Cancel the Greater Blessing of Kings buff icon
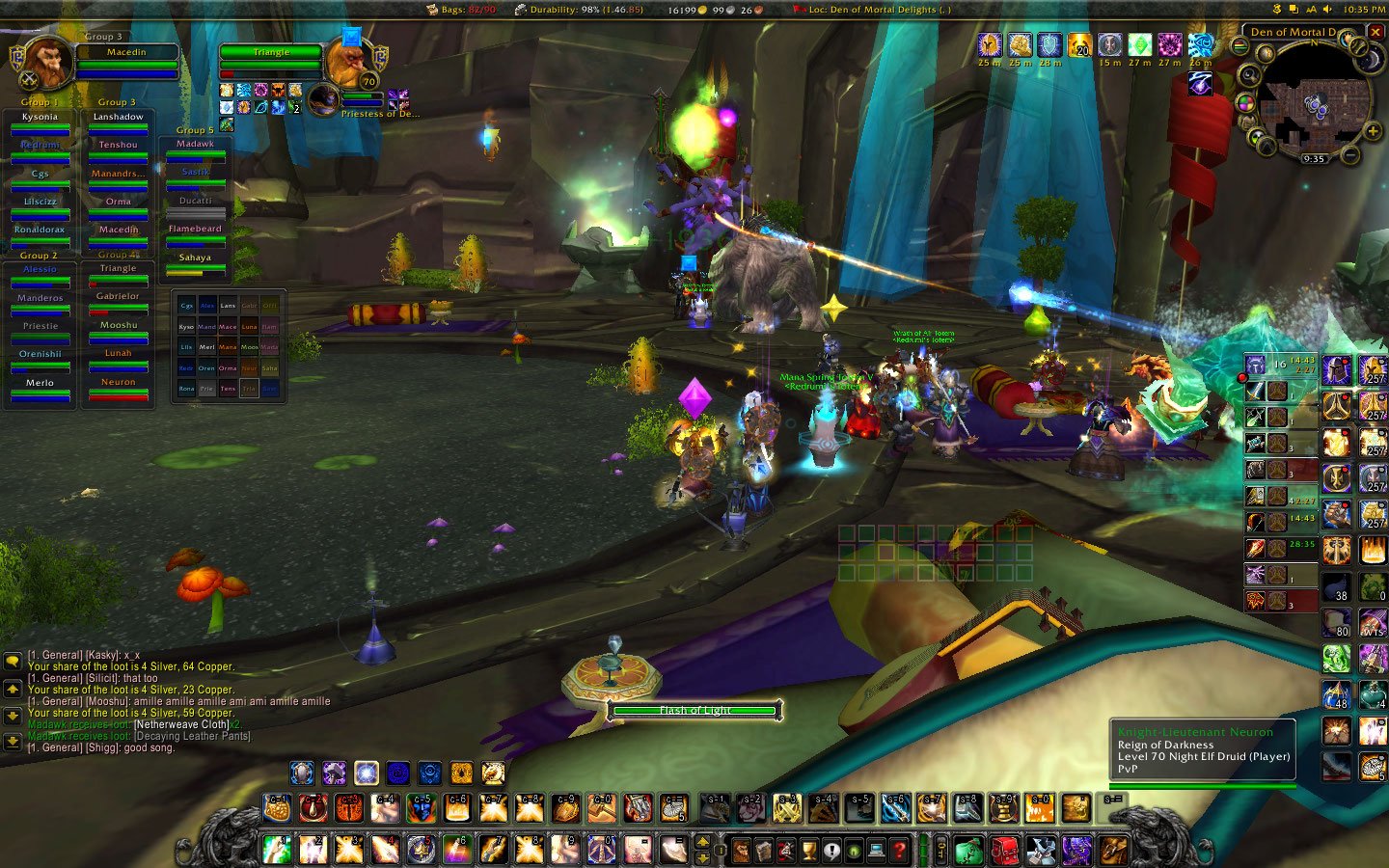This screenshot has width=1389, height=868. coord(990,43)
